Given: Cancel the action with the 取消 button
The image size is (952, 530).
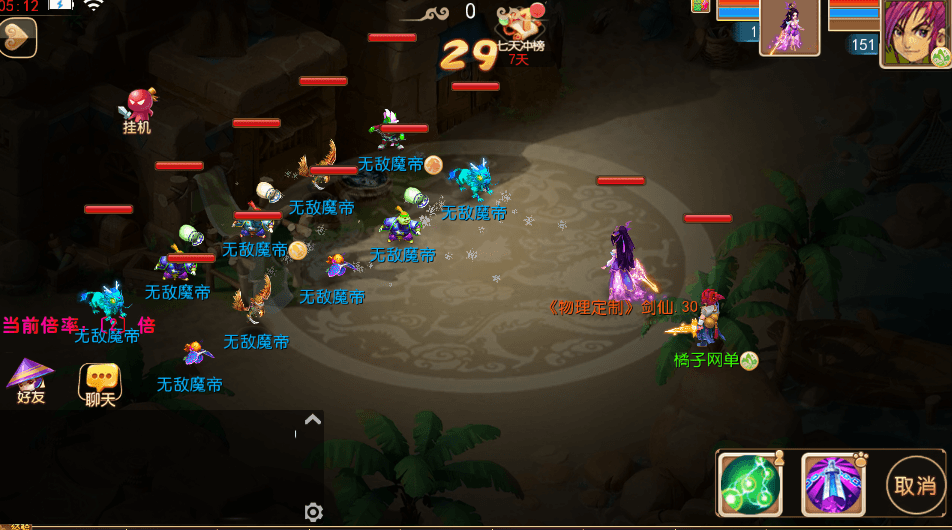Looking at the screenshot, I should [x=914, y=486].
